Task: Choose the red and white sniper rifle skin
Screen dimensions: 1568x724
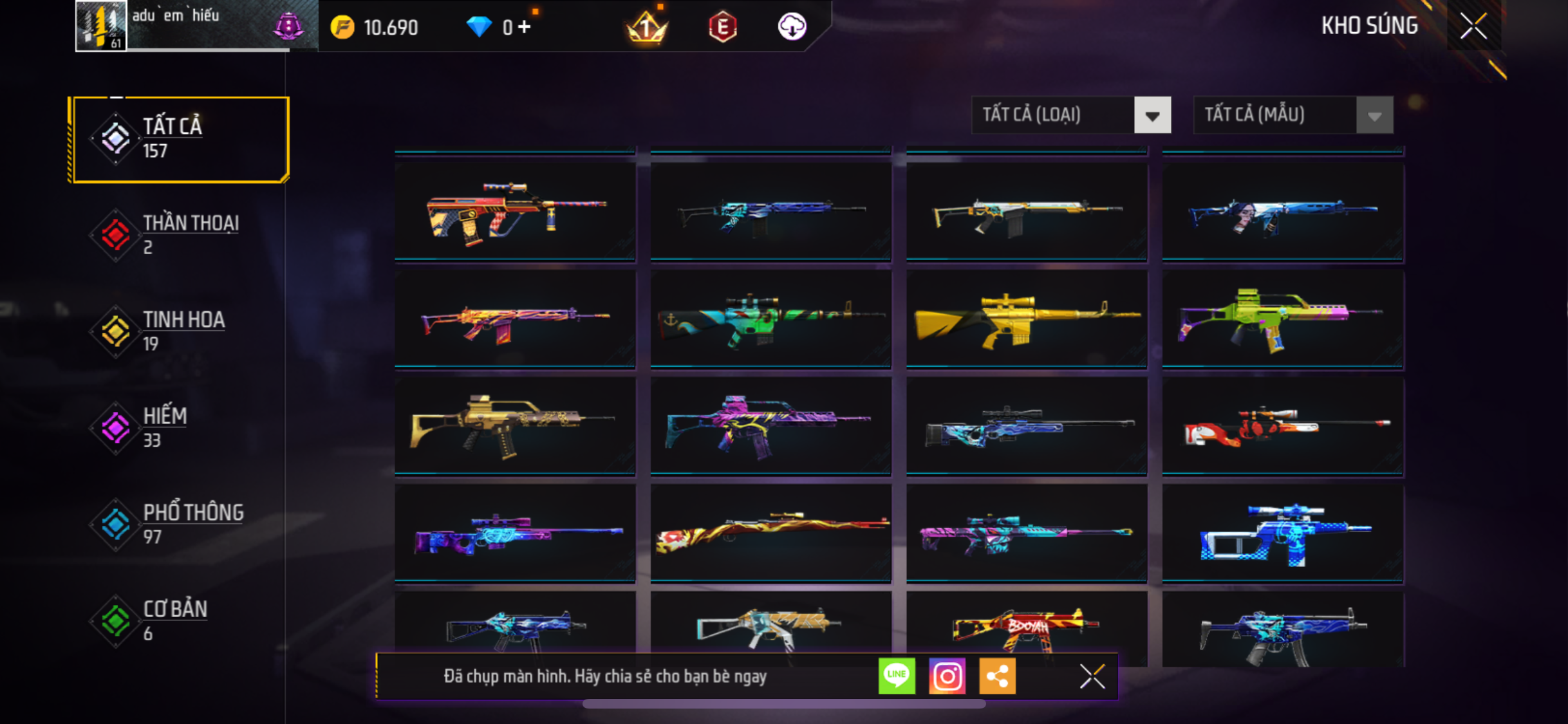Action: pyautogui.click(x=1282, y=427)
